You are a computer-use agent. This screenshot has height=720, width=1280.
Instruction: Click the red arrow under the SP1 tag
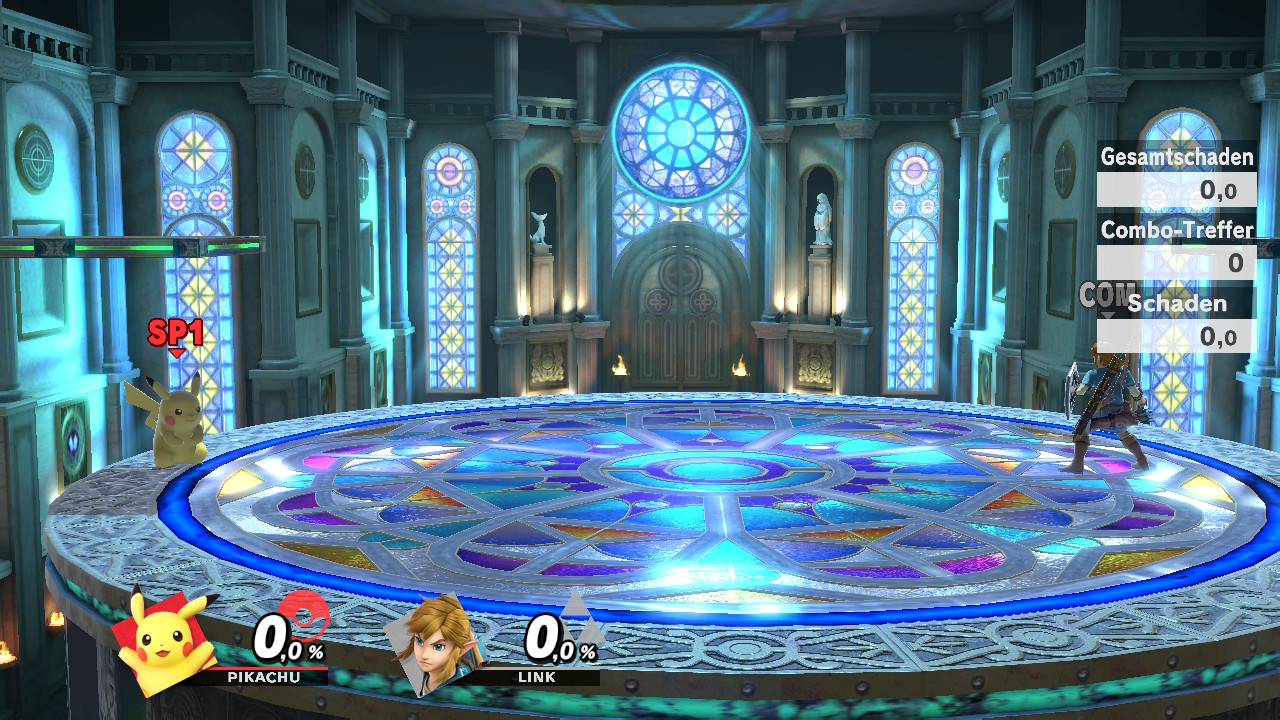pos(177,350)
